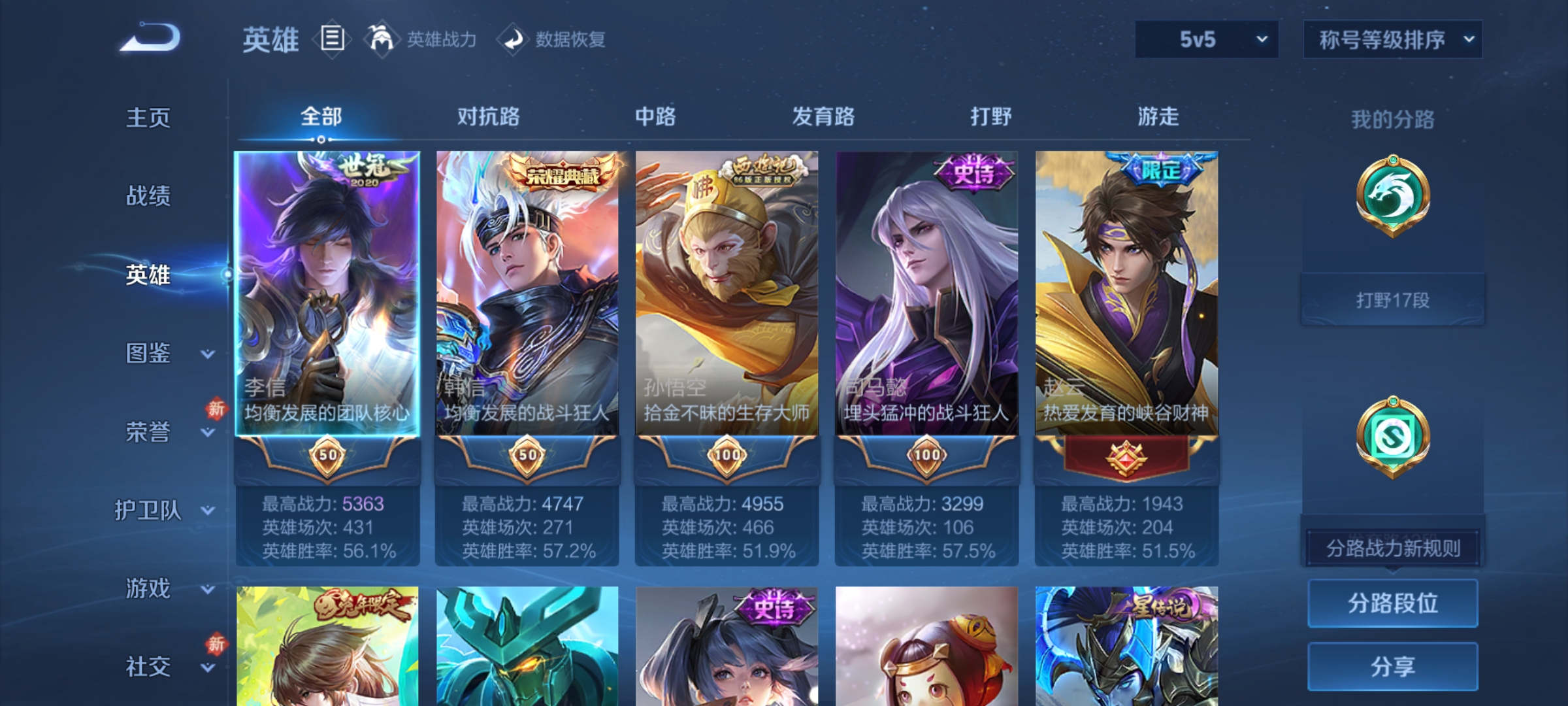The image size is (1568, 706).
Task: Open 战绩 from the left sidebar
Action: tap(149, 196)
